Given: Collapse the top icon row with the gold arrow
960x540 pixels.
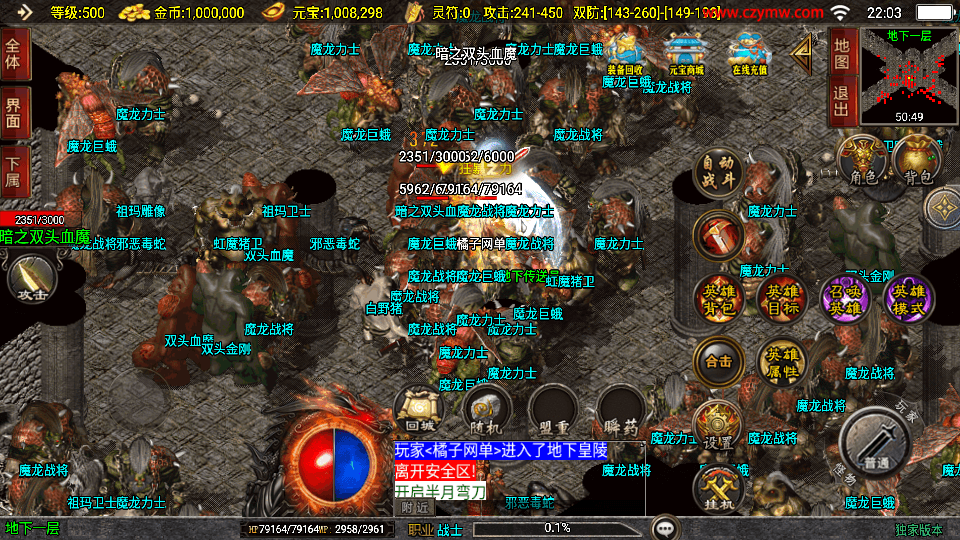Looking at the screenshot, I should (x=801, y=56).
